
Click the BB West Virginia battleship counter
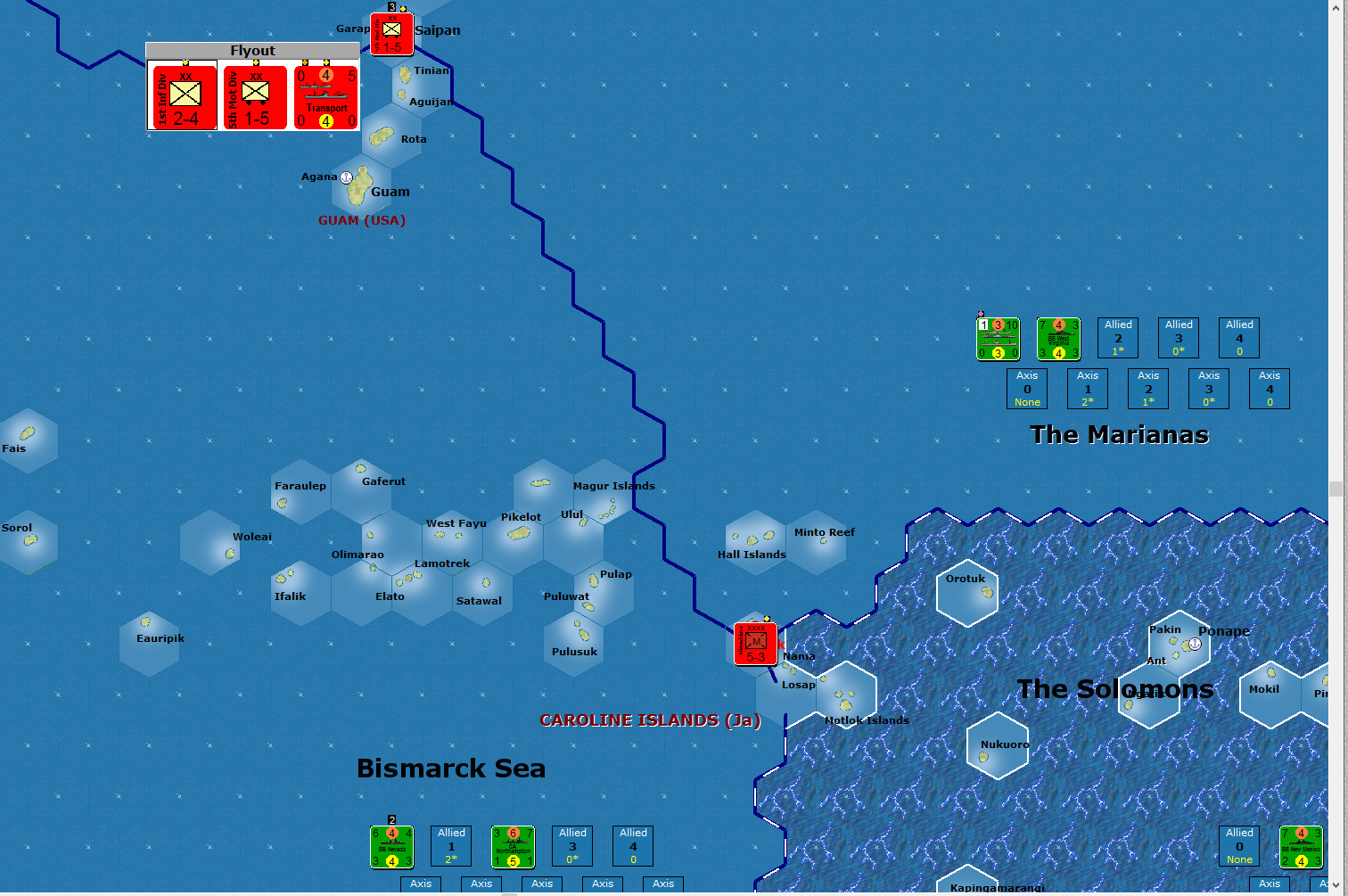coord(1057,339)
